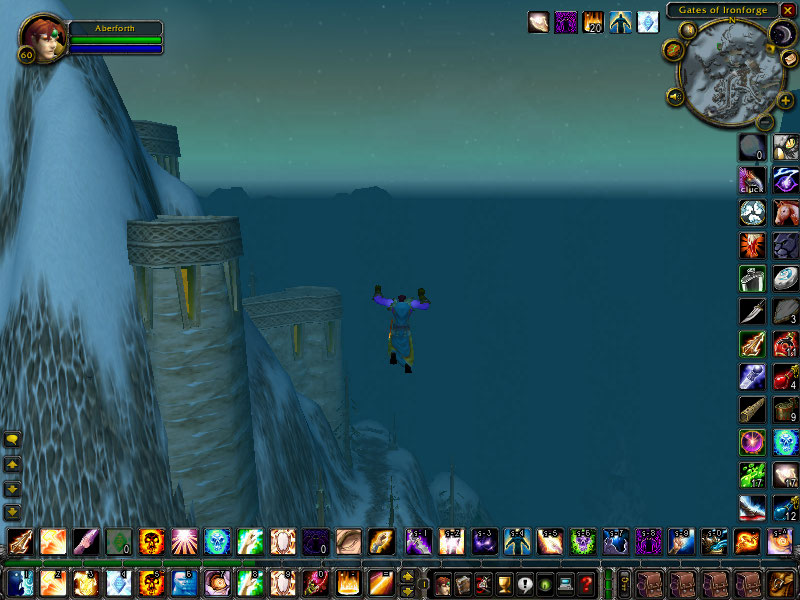Screen dimensions: 800x600
Task: Click the fire buff icon showing 20
Action: [x=593, y=21]
